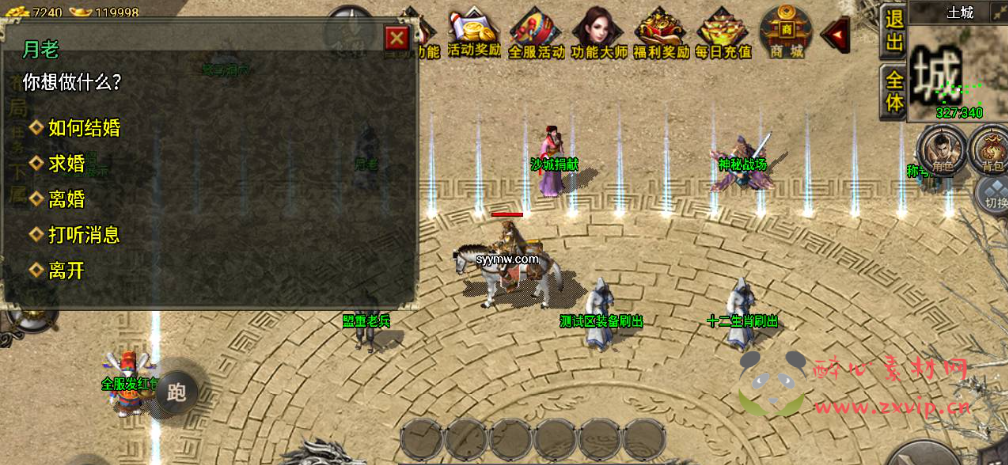Open the 福利奖励 treasure icon
Viewport: 1008px width, 465px height.
click(661, 32)
